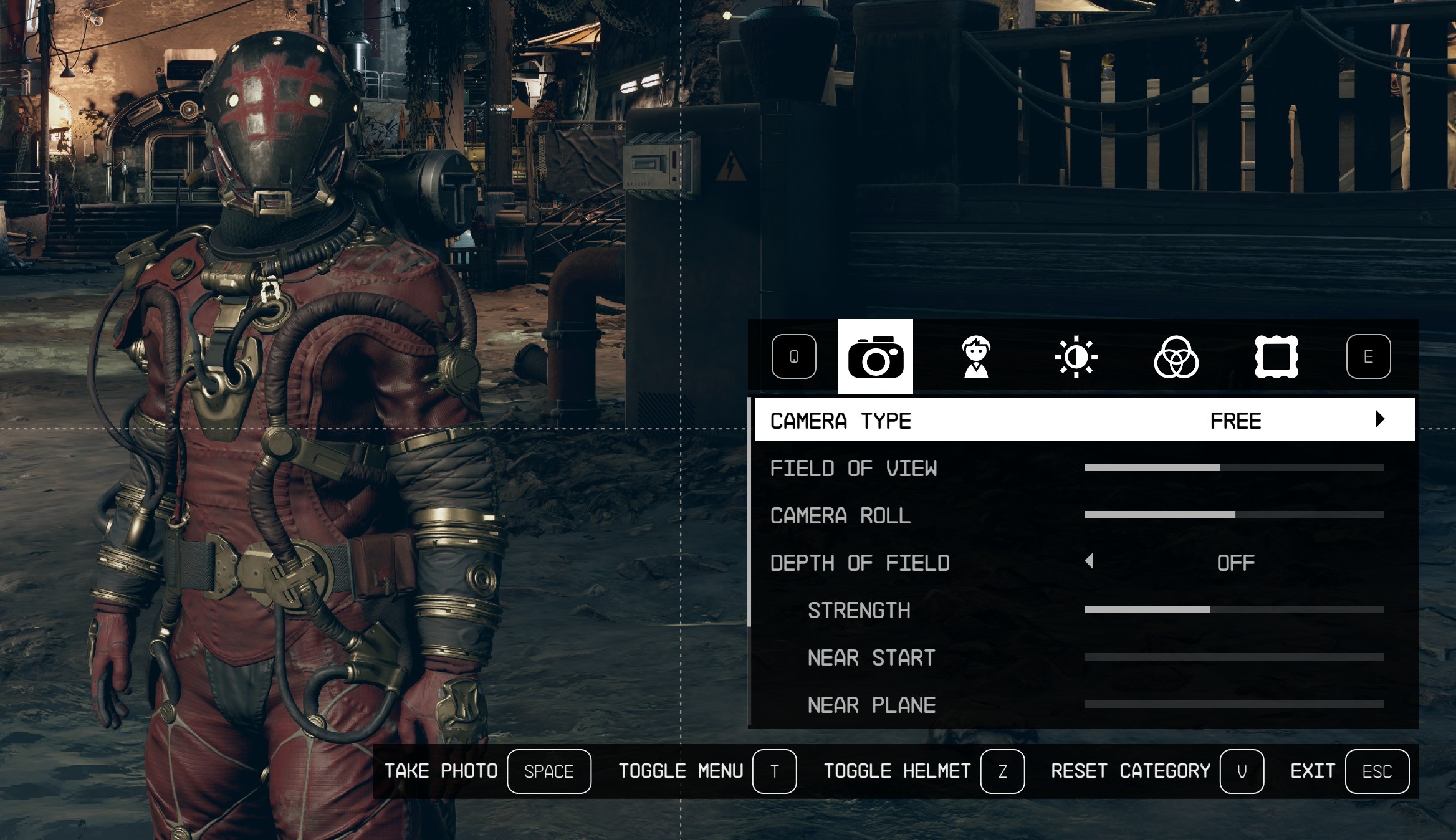Adjust the Camera Roll slider
The image size is (1456, 840).
(1234, 515)
